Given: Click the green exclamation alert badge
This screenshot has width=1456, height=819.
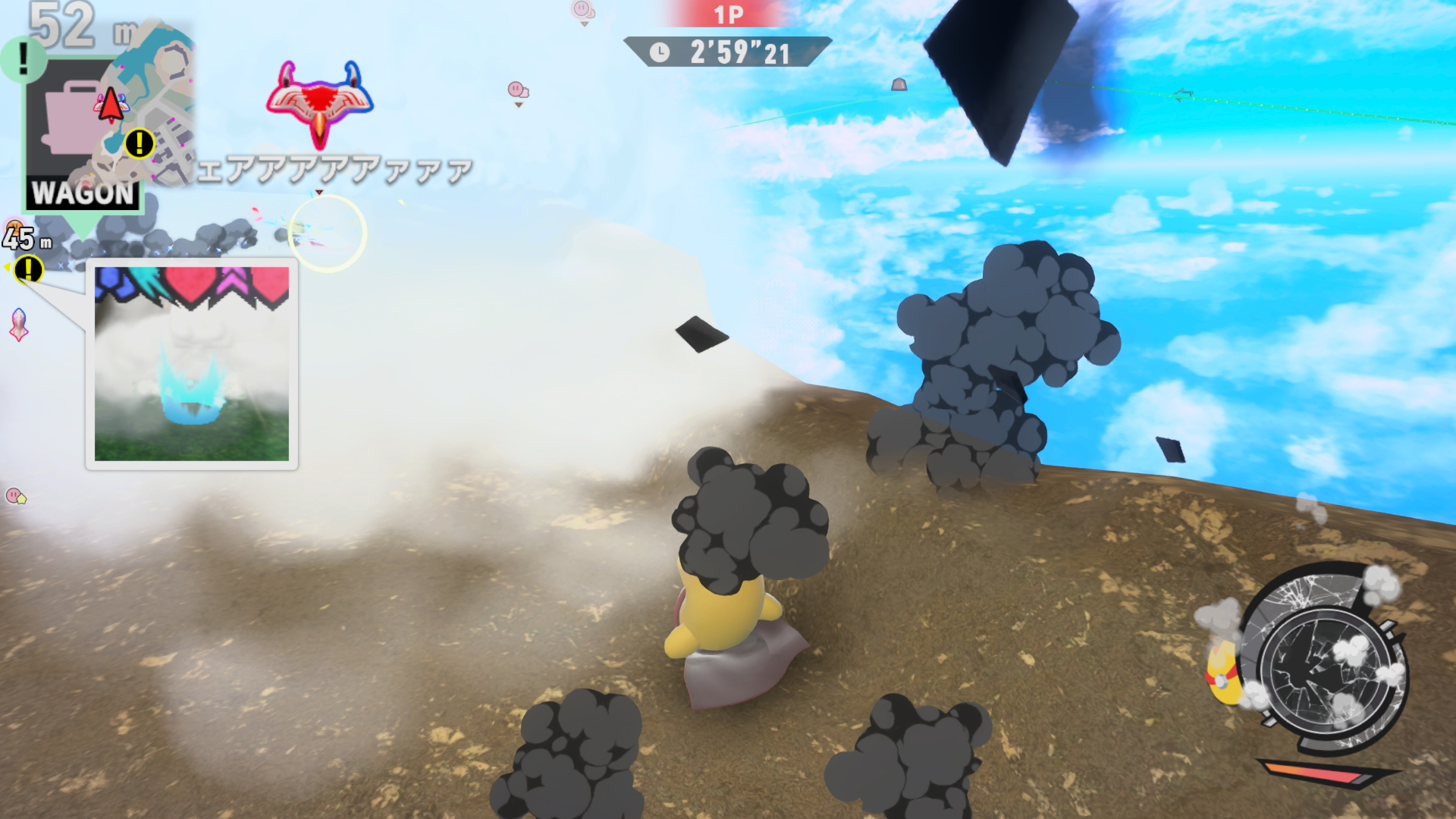Looking at the screenshot, I should tap(24, 59).
